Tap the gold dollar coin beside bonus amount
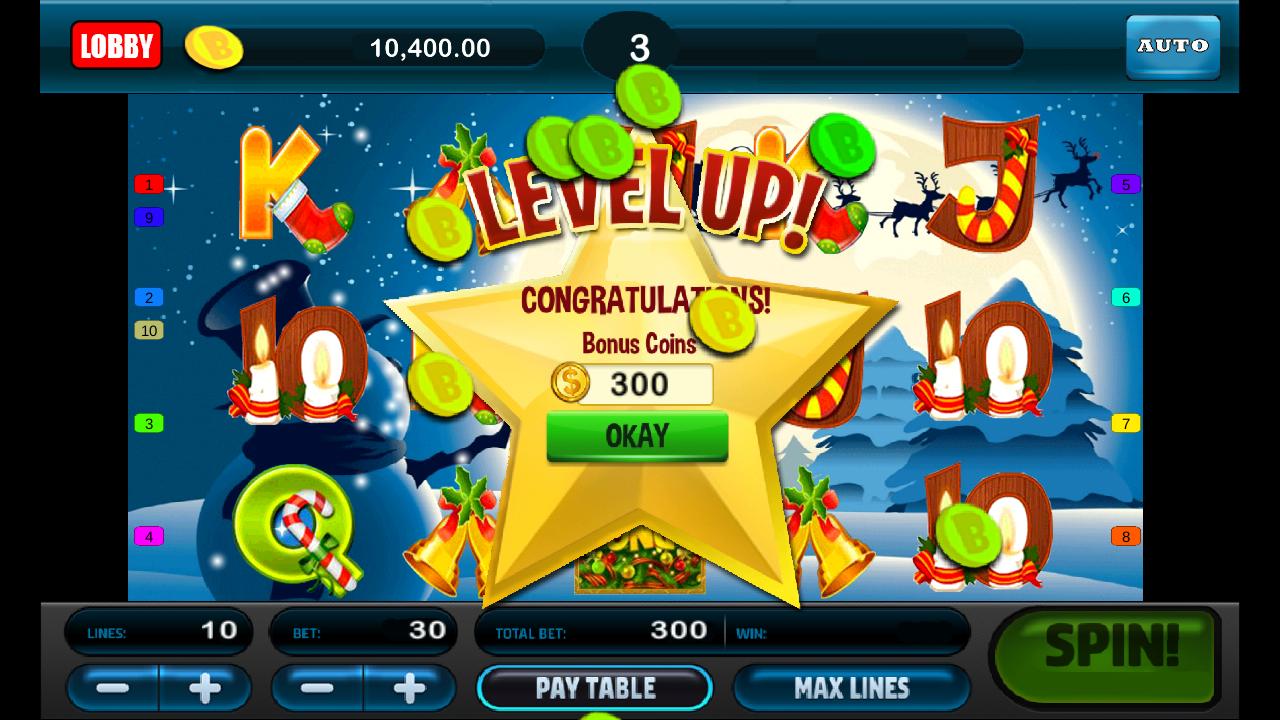 570,383
